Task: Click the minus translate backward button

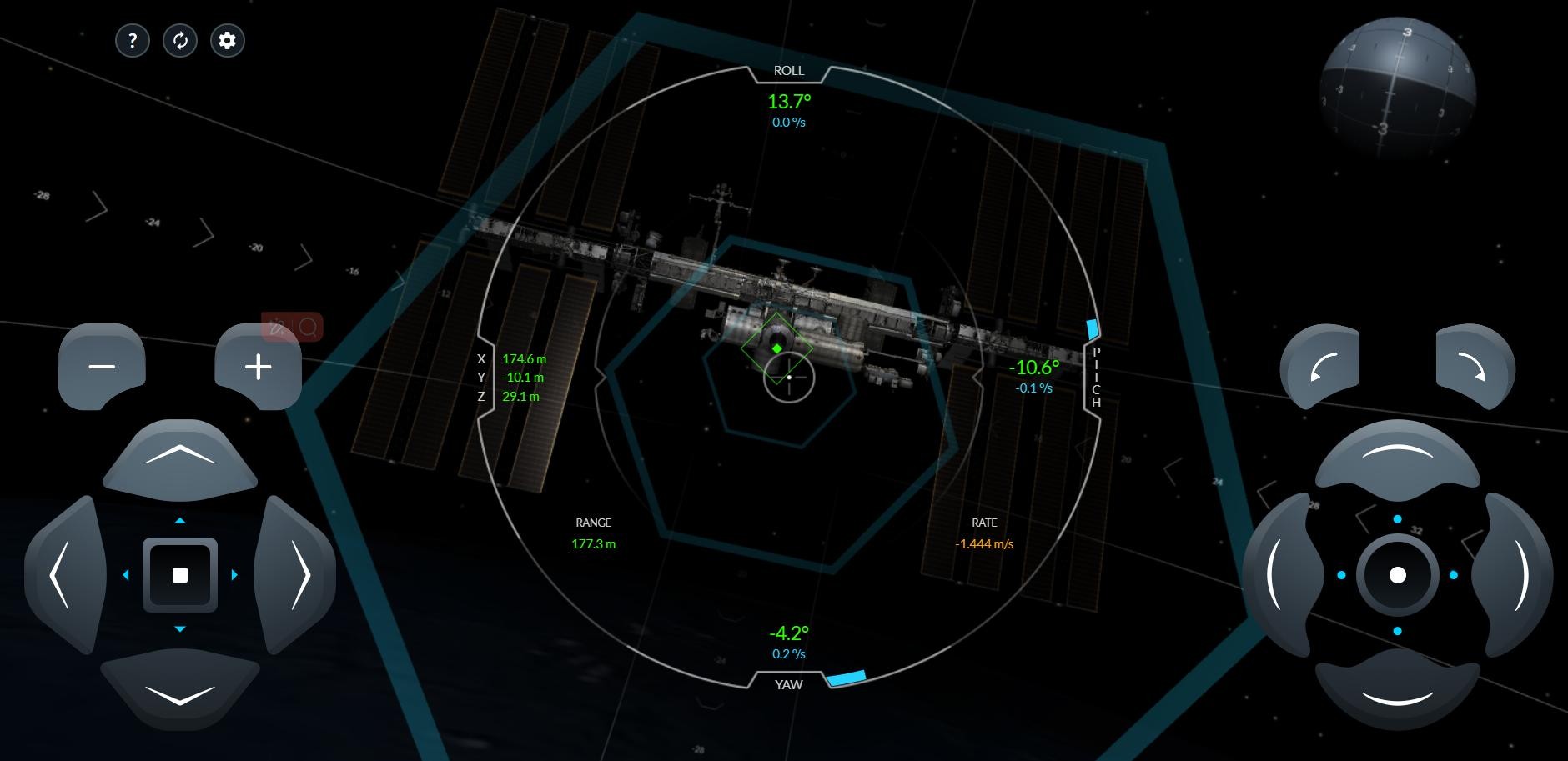Action: pyautogui.click(x=102, y=367)
